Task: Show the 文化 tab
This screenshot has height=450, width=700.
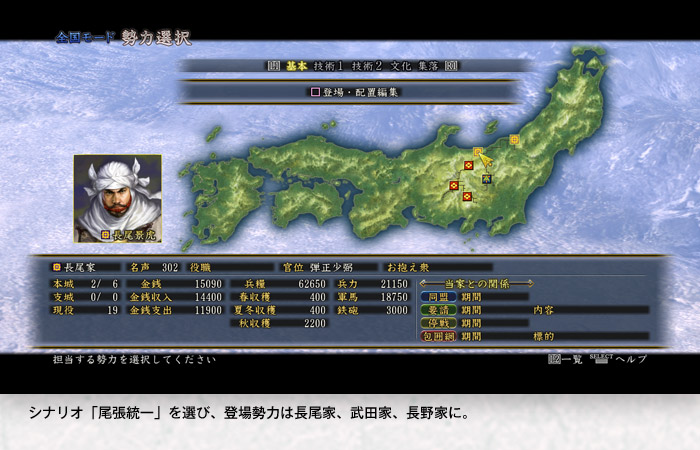Action: coord(401,66)
